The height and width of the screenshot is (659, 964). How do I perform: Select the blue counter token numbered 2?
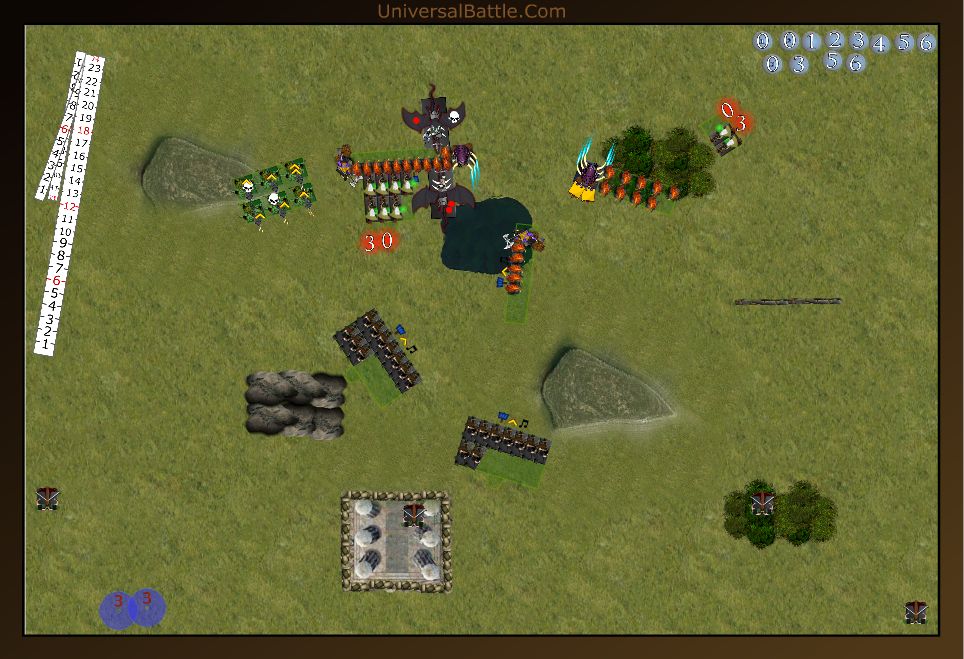coord(835,40)
